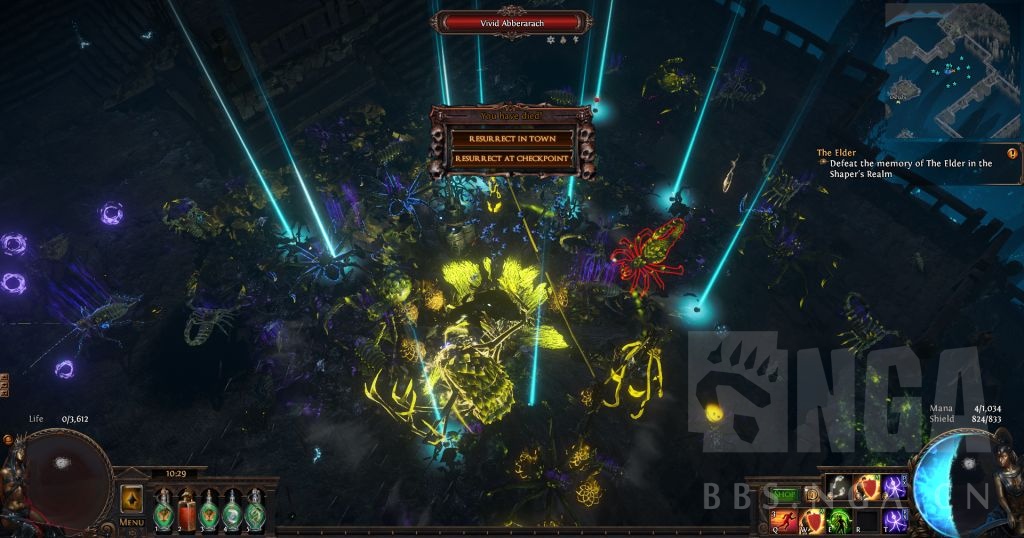
Task: Activate the green aura skill on E
Action: (x=838, y=520)
